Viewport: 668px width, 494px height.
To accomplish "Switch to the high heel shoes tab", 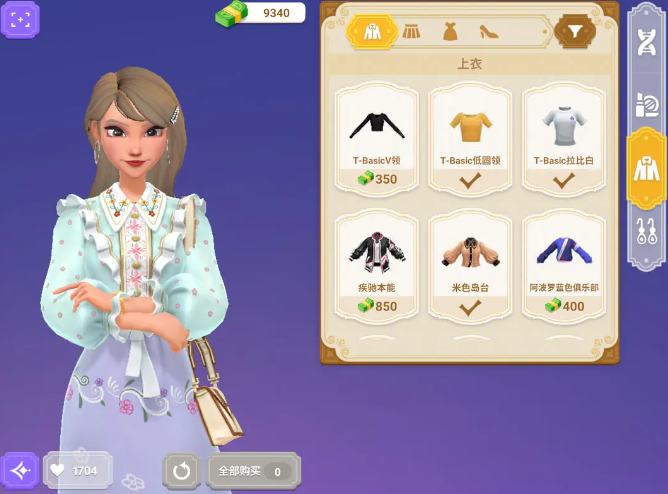I will click(x=489, y=32).
